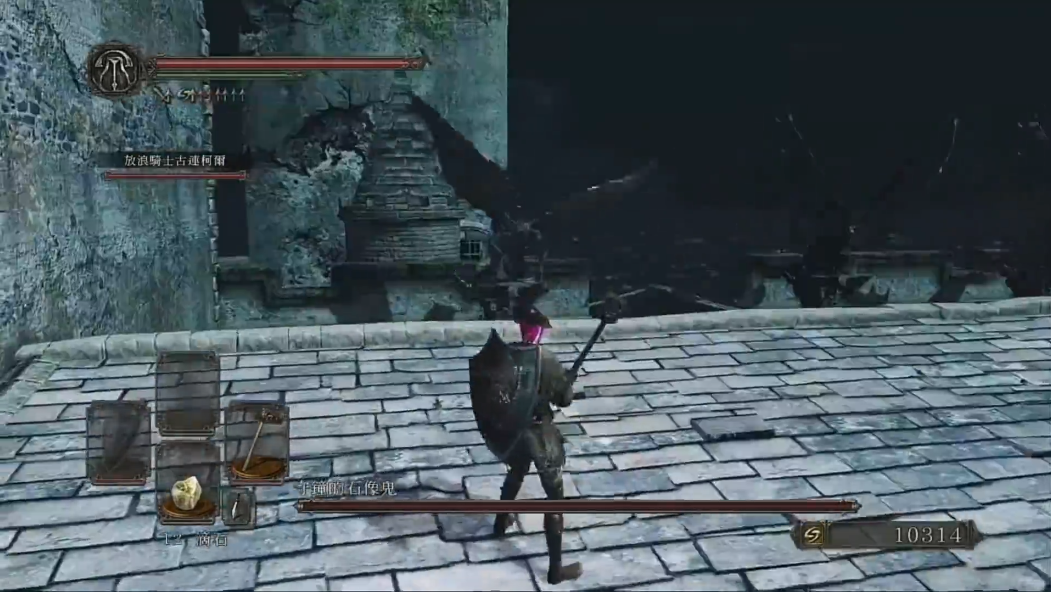Click the round covenant emblem by the health bar
Image resolution: width=1051 pixels, height=592 pixels.
coord(115,70)
